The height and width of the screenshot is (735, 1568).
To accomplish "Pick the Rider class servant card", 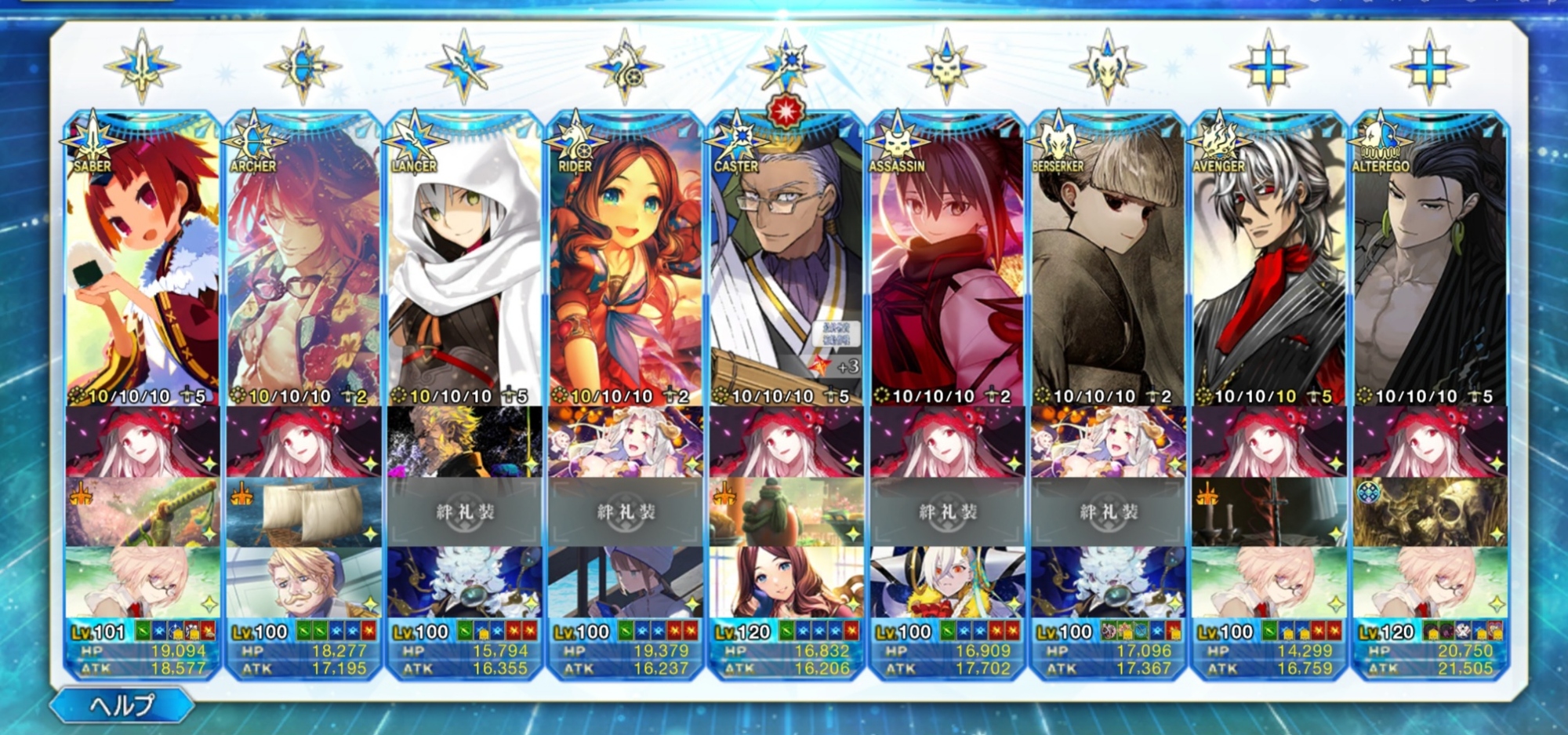I will [x=625, y=267].
